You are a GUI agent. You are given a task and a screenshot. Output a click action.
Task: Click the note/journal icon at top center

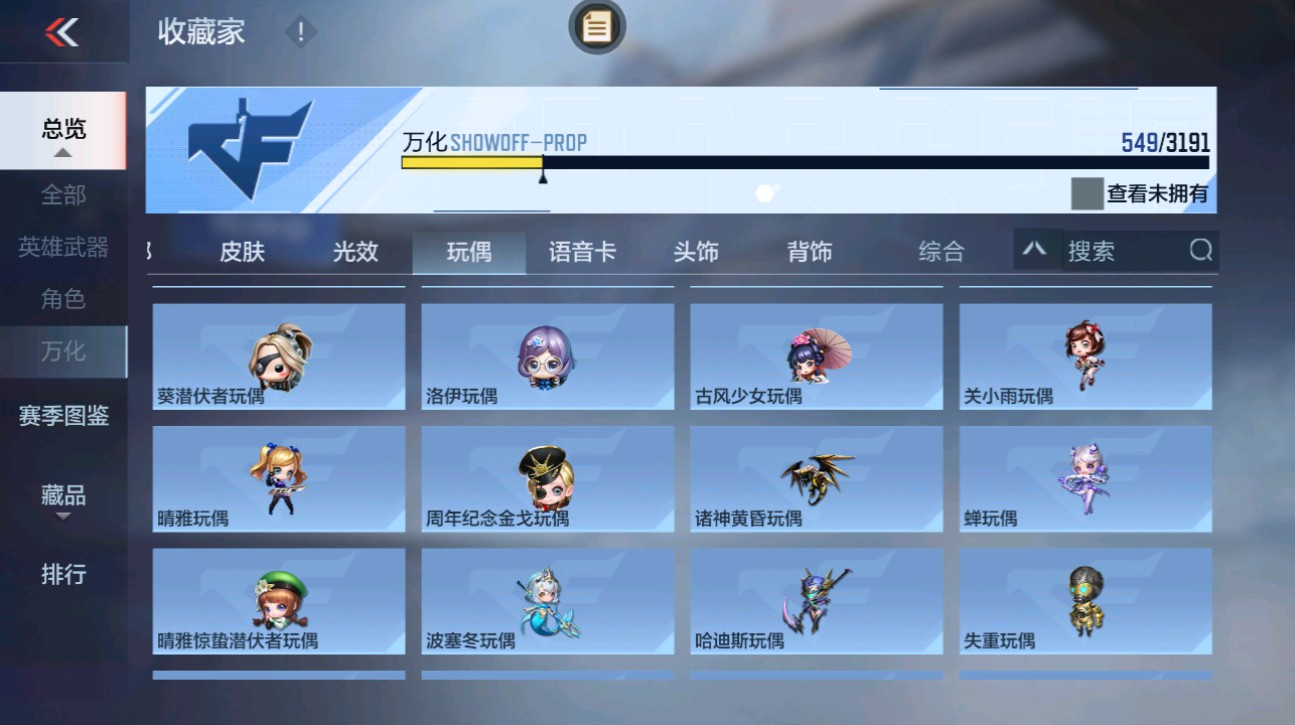click(595, 28)
